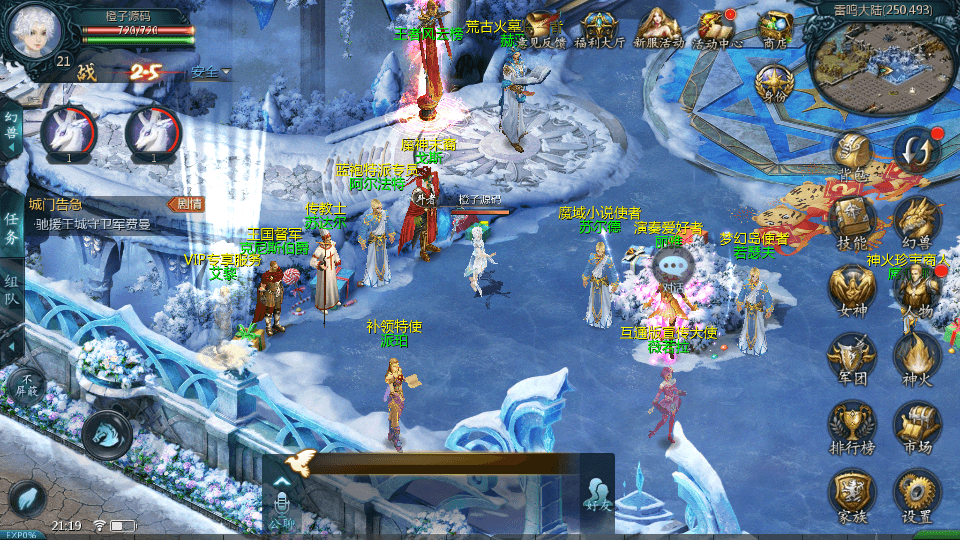Open the 商店 shop
The height and width of the screenshot is (540, 960).
[x=775, y=28]
